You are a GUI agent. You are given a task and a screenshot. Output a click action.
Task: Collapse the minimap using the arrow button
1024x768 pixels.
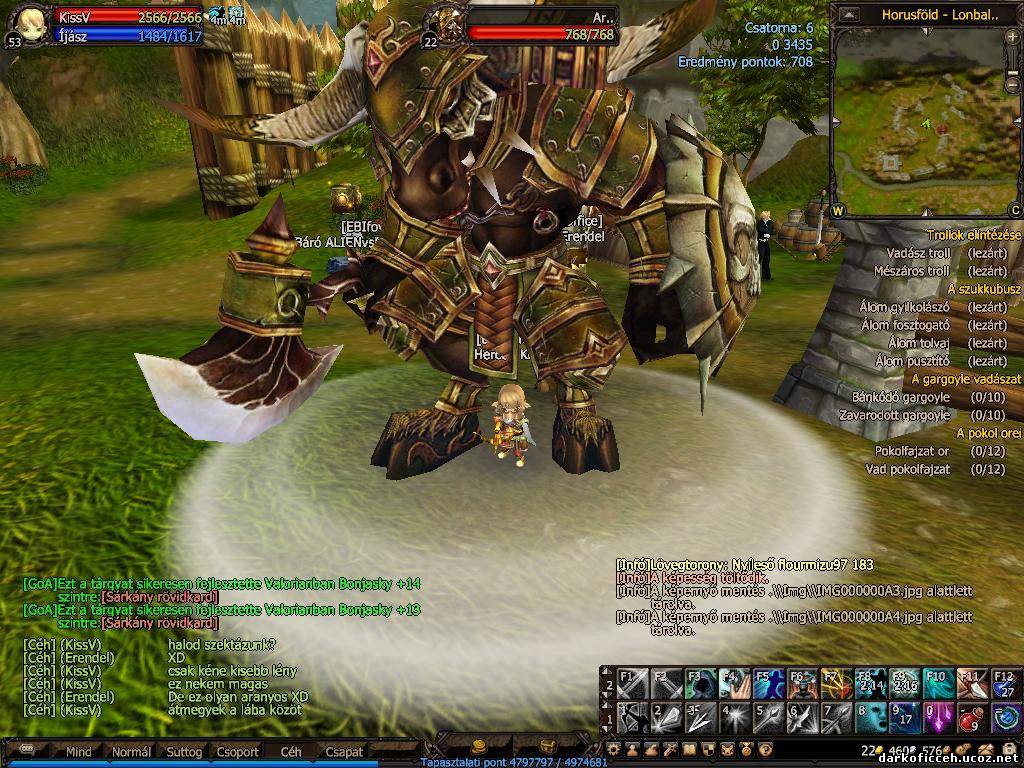click(x=849, y=14)
